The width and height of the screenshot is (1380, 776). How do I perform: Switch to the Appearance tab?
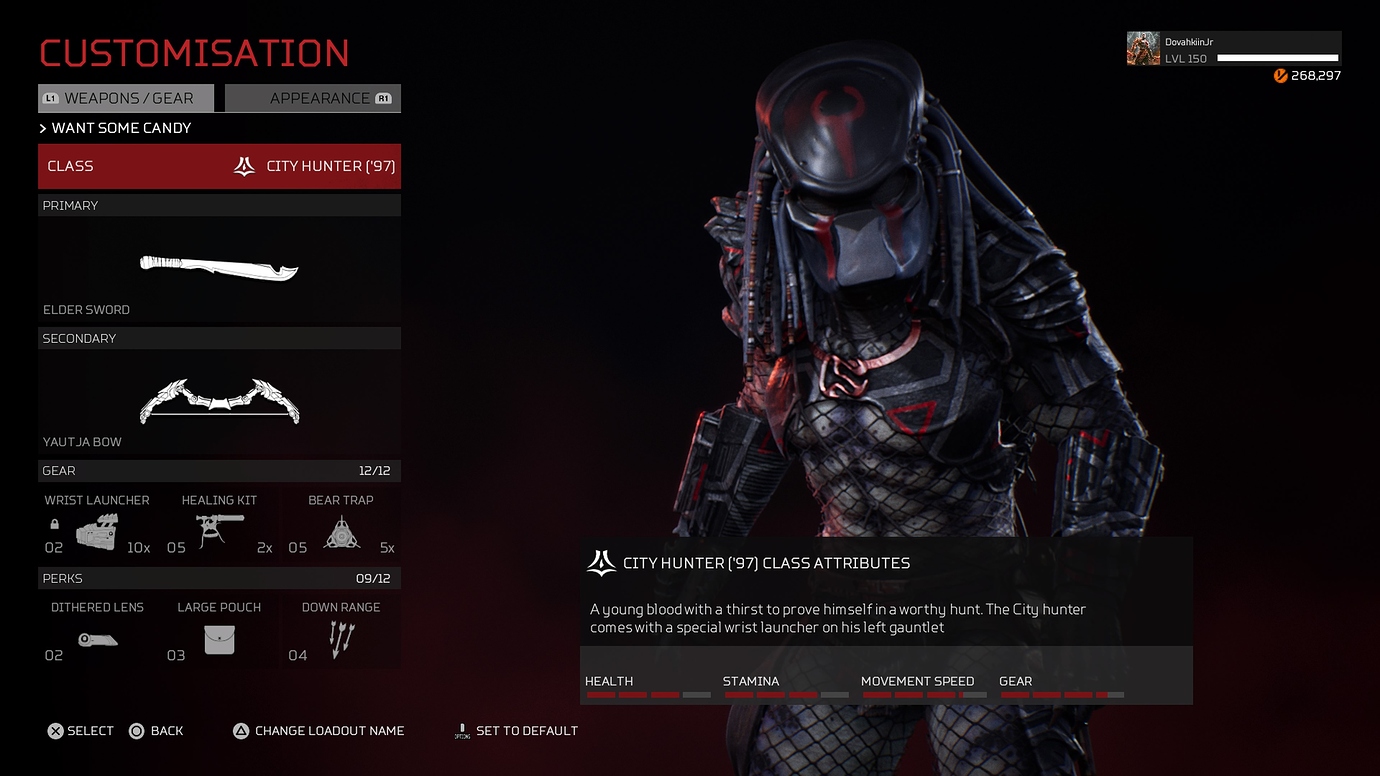point(312,98)
